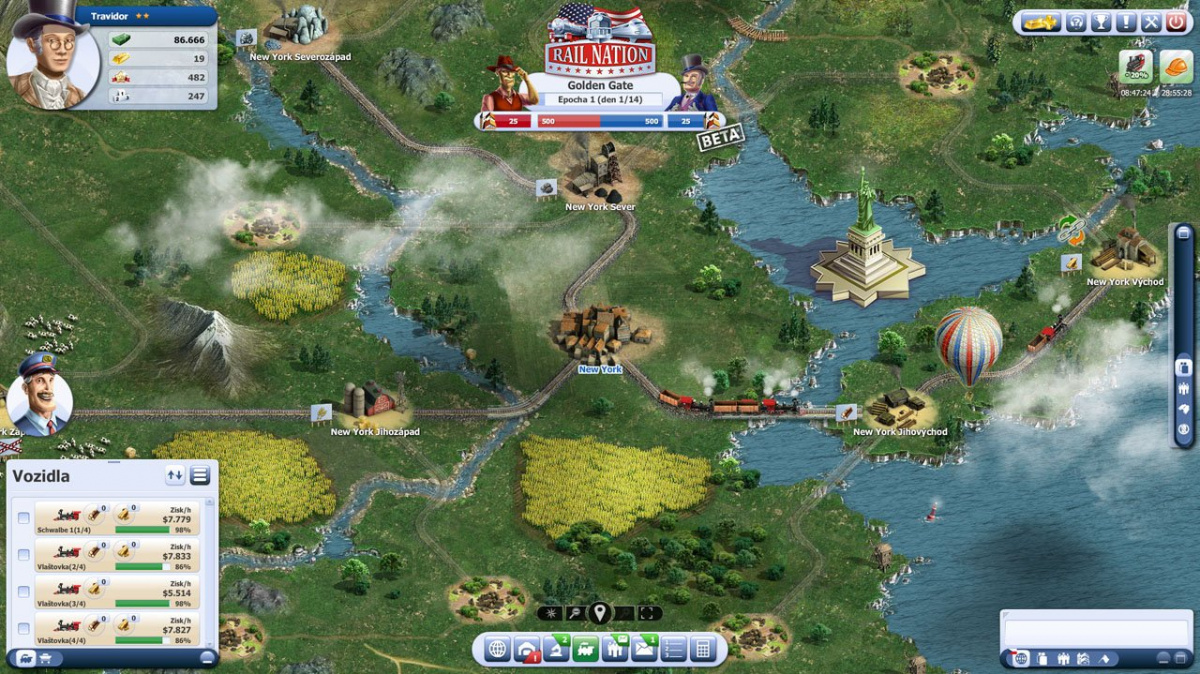Toggle fullscreen view with bracket icon
Screen dimensions: 1200x674
pyautogui.click(x=650, y=613)
